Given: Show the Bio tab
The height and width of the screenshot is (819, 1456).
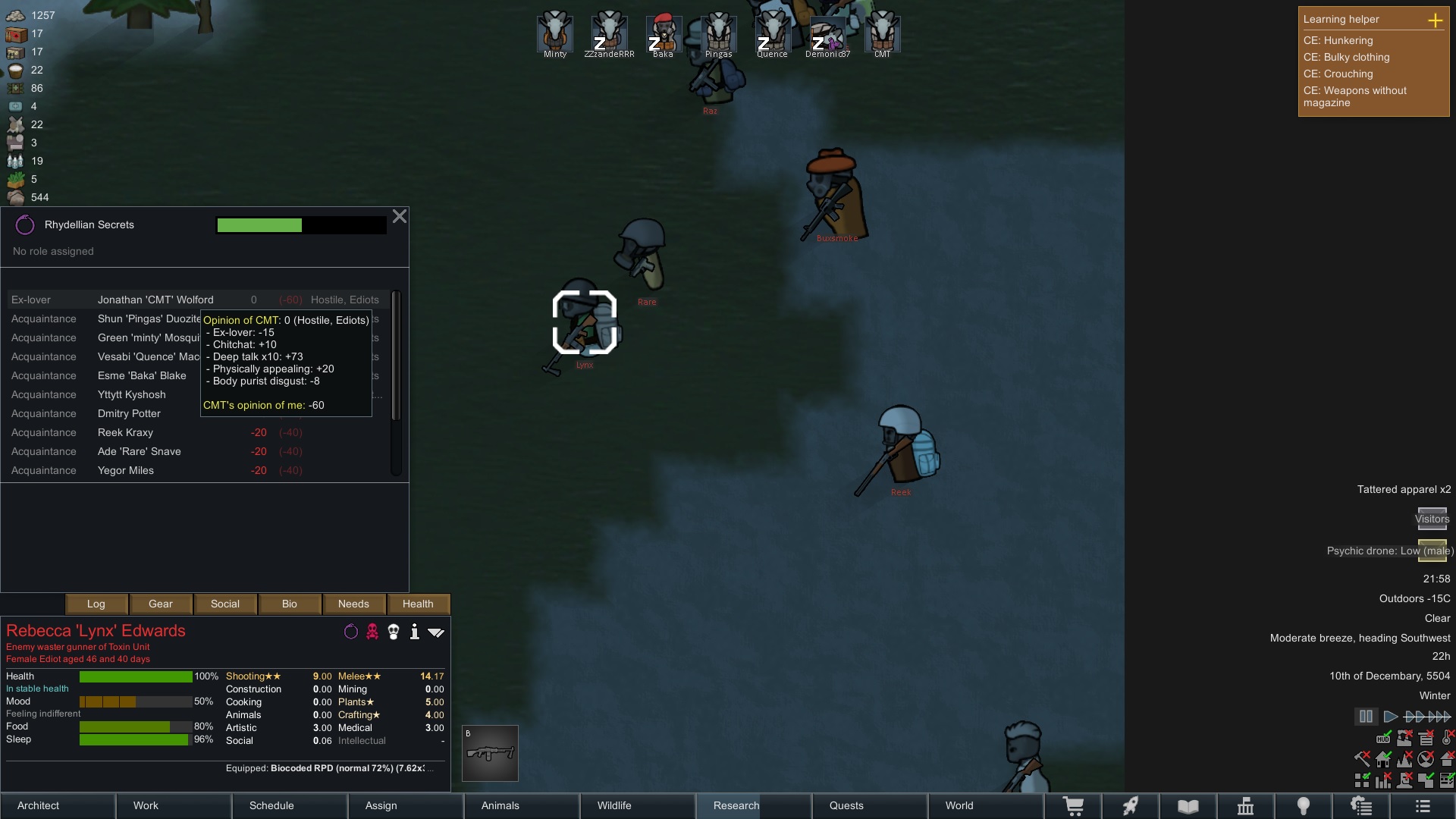Looking at the screenshot, I should 290,604.
